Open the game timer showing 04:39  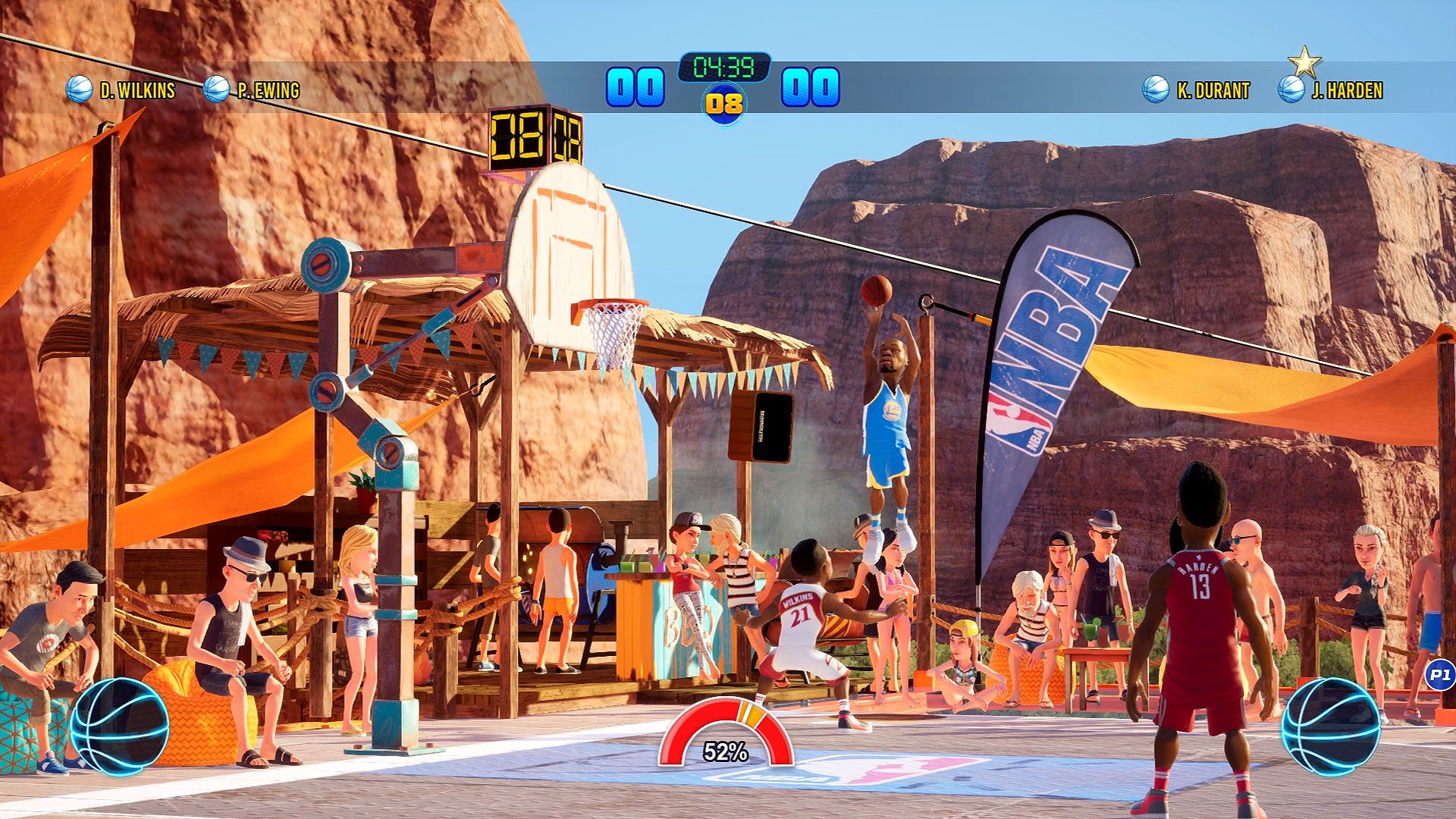point(725,68)
